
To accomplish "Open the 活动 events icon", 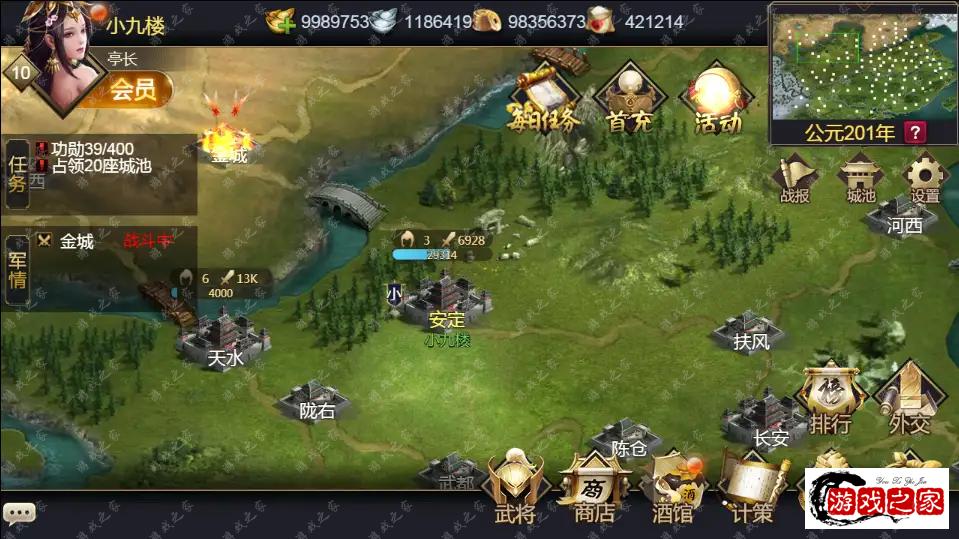I will [x=717, y=100].
